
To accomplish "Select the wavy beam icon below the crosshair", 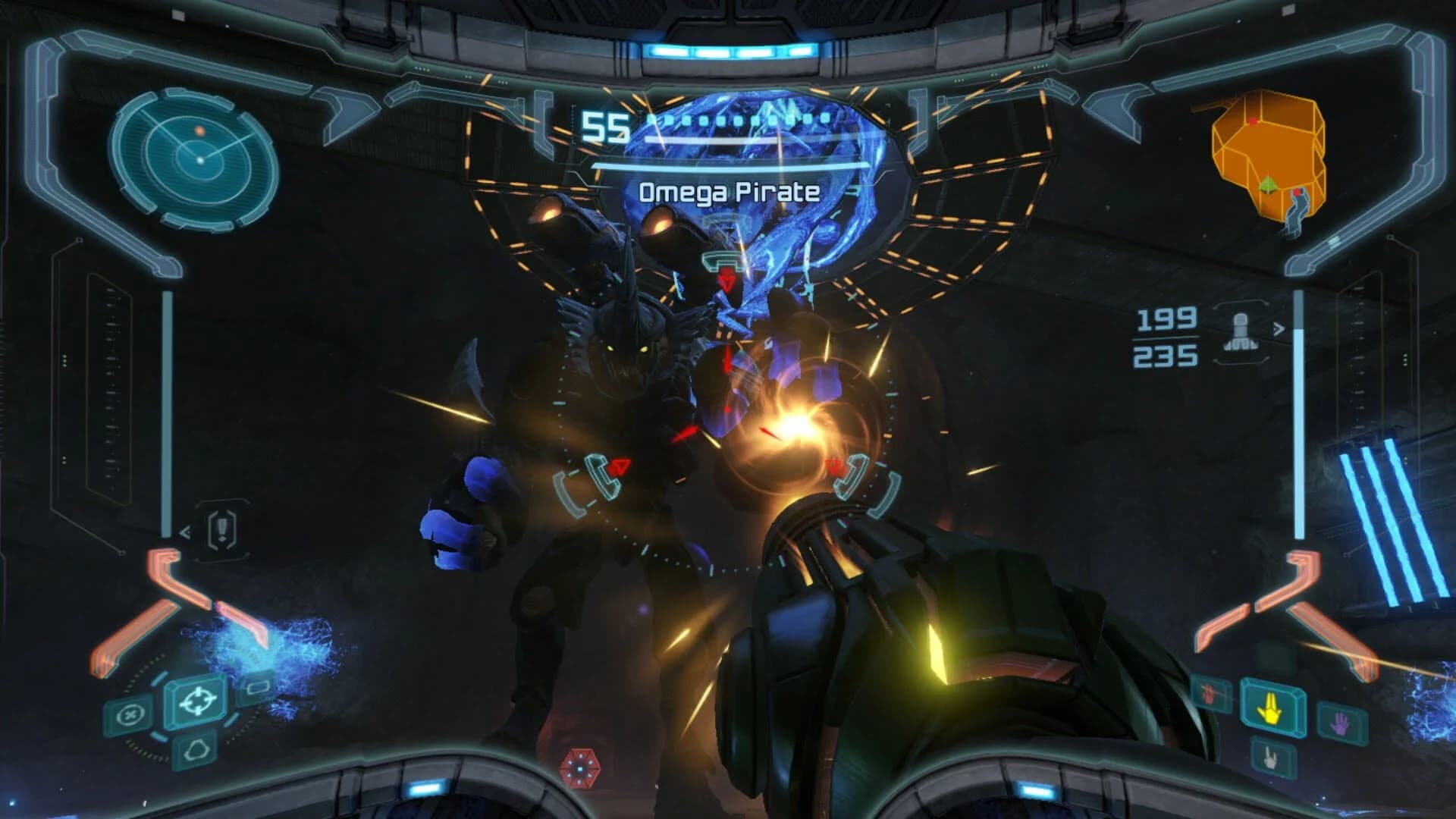I will point(196,749).
